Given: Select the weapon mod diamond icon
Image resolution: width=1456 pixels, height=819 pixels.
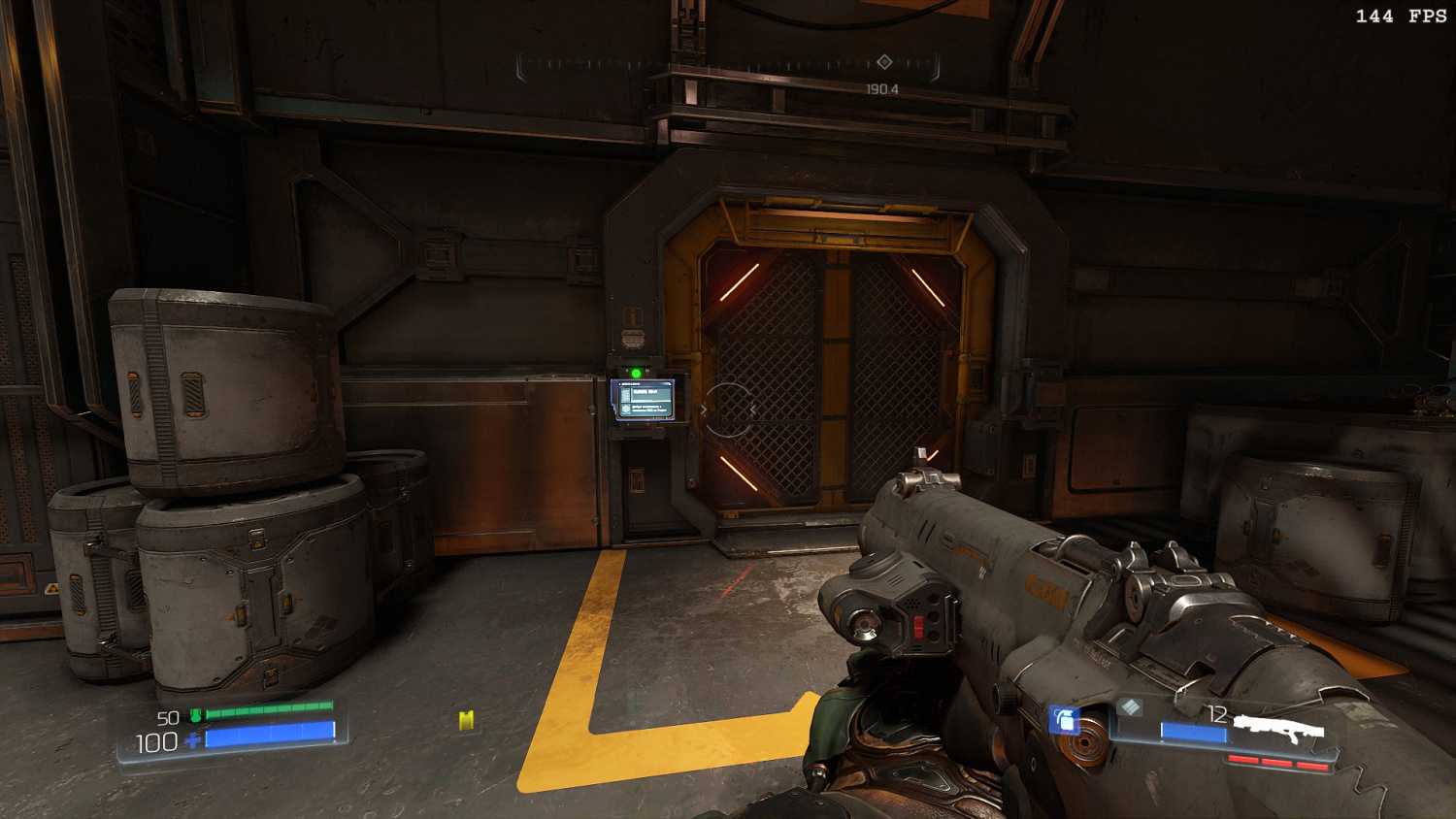Looking at the screenshot, I should 1129,707.
